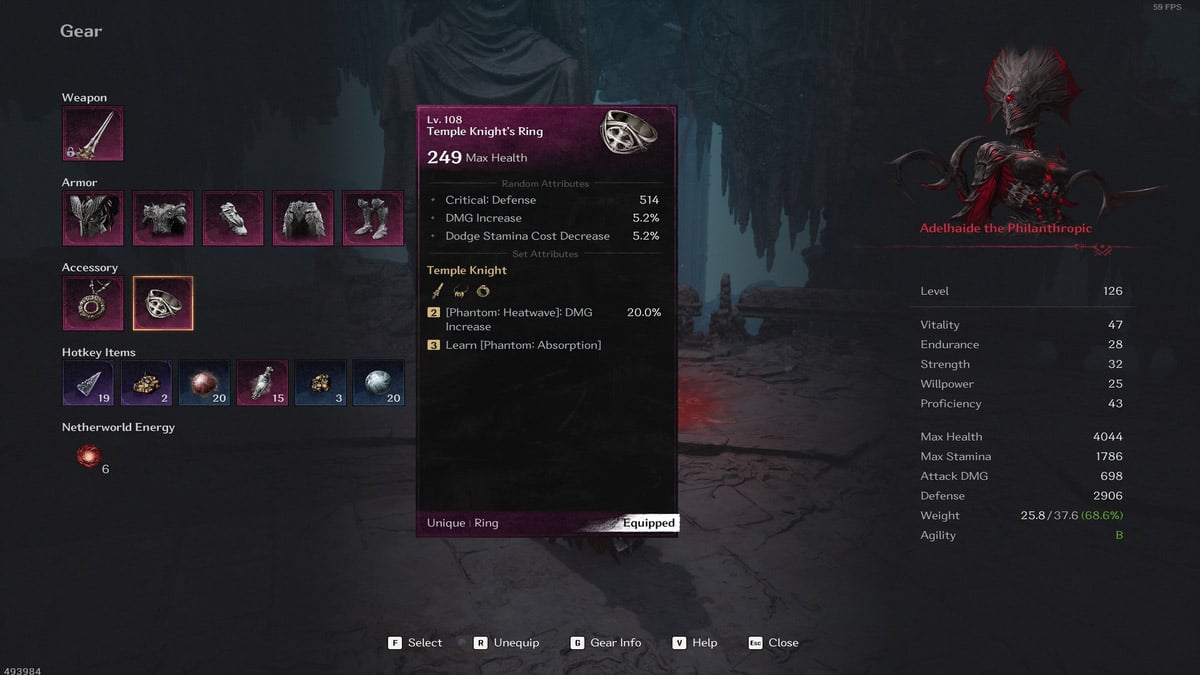Select the helmet armor slot
This screenshot has height=675, width=1200.
coord(93,219)
